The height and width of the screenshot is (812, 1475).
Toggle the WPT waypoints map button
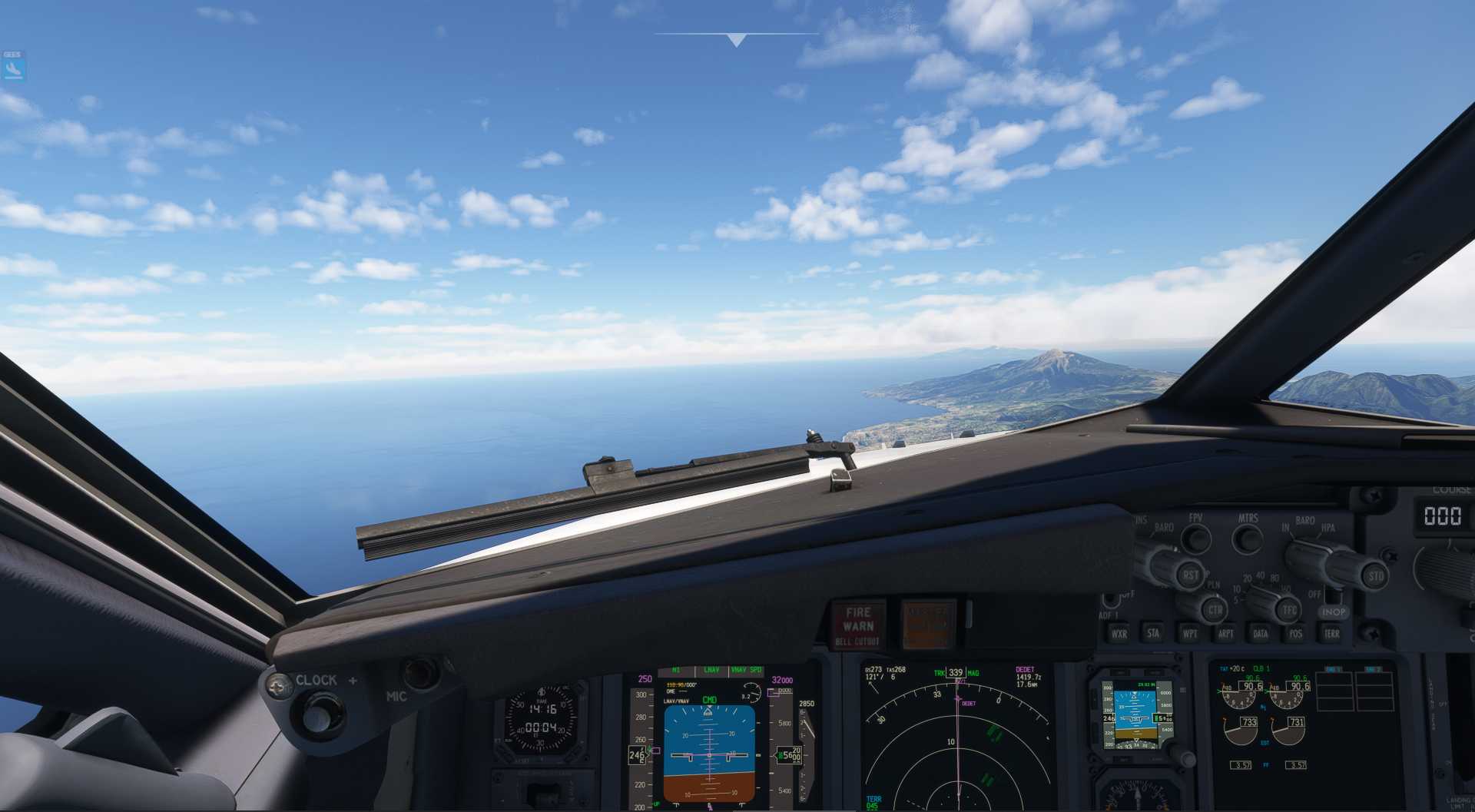coord(1189,634)
